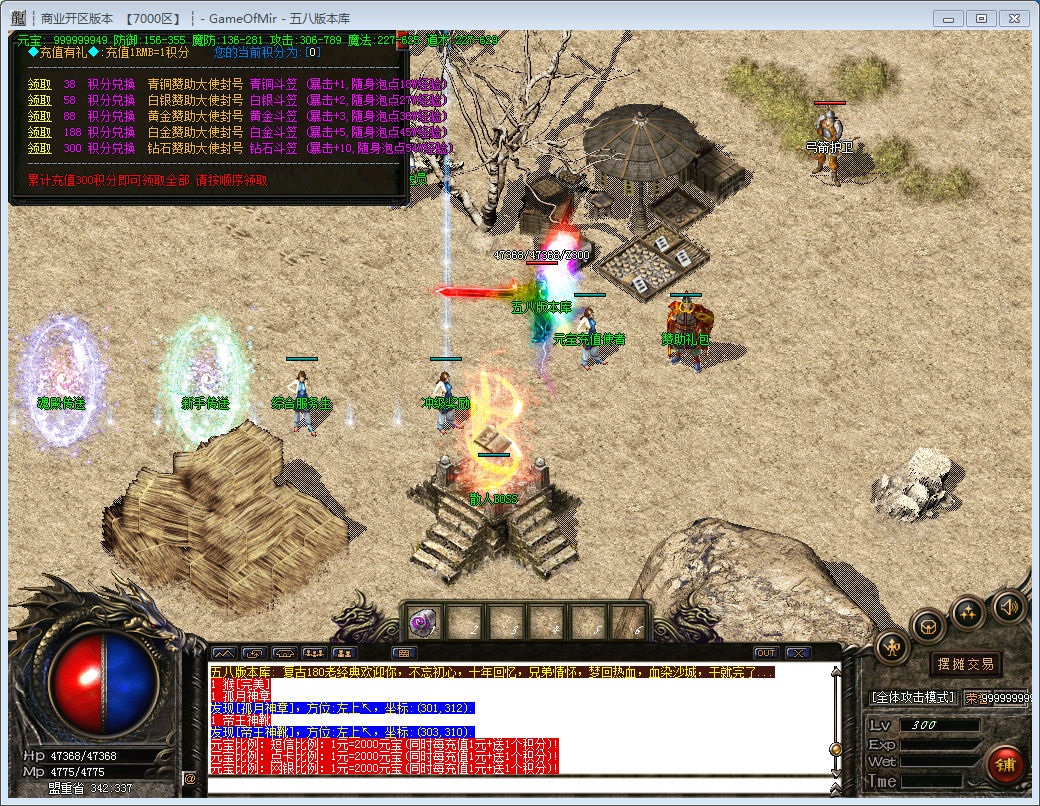
Task: Click the OUT button above chat
Action: [766, 653]
